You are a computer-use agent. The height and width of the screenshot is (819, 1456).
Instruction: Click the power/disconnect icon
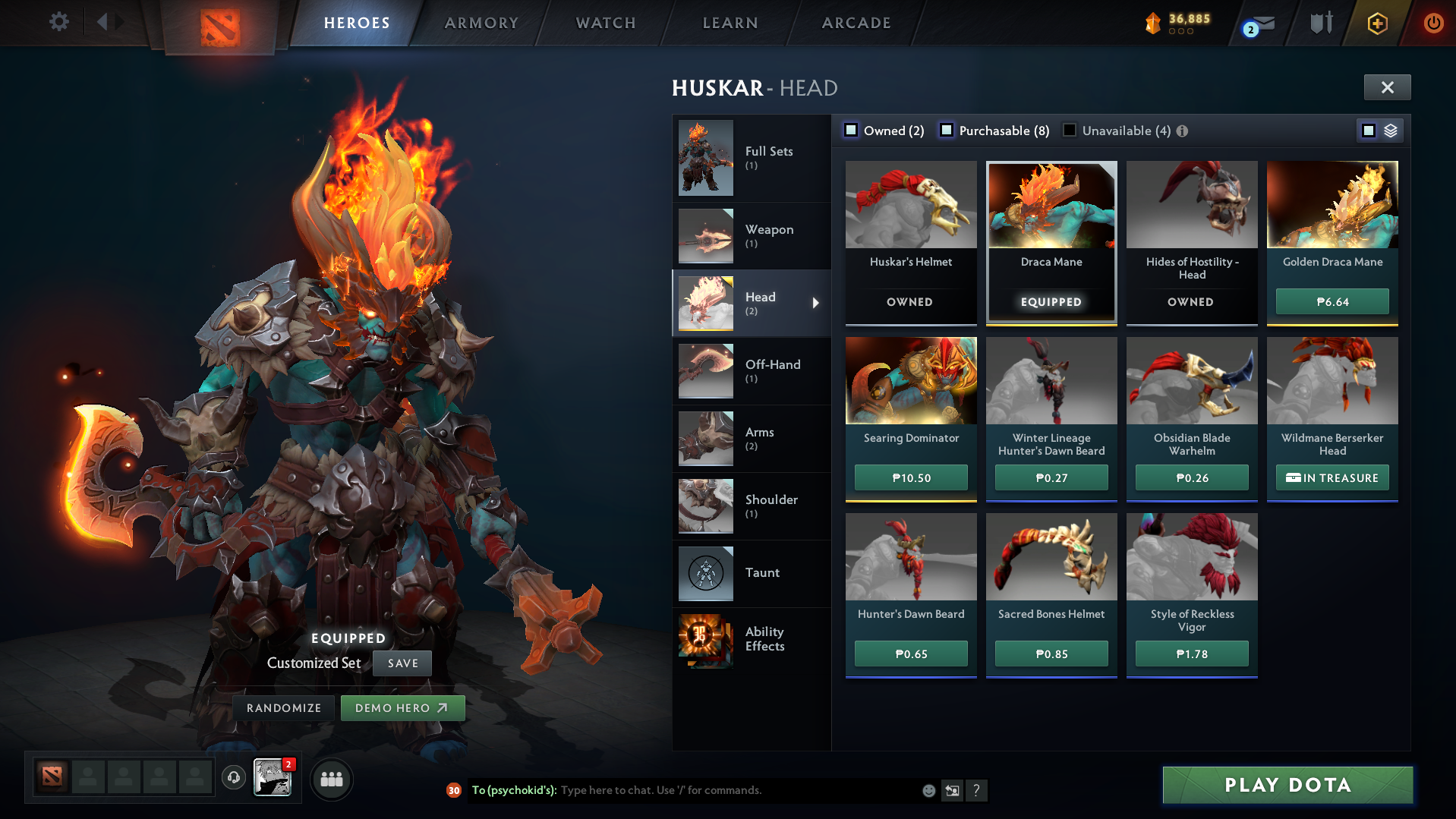point(1433,23)
